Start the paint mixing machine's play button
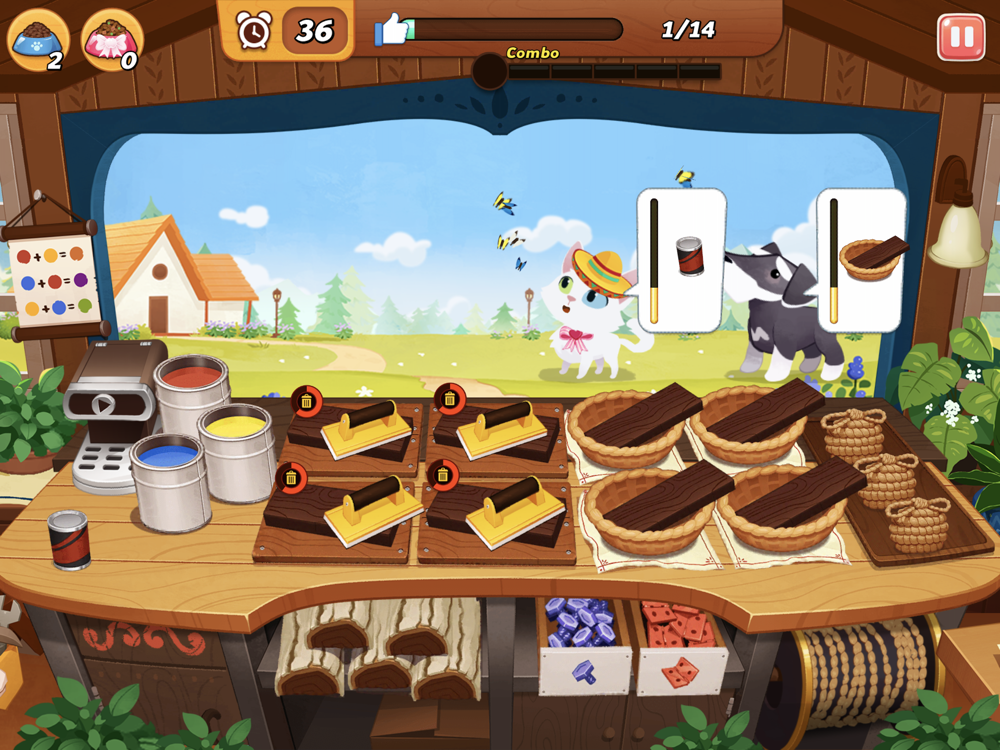Image resolution: width=1000 pixels, height=750 pixels. (x=102, y=404)
